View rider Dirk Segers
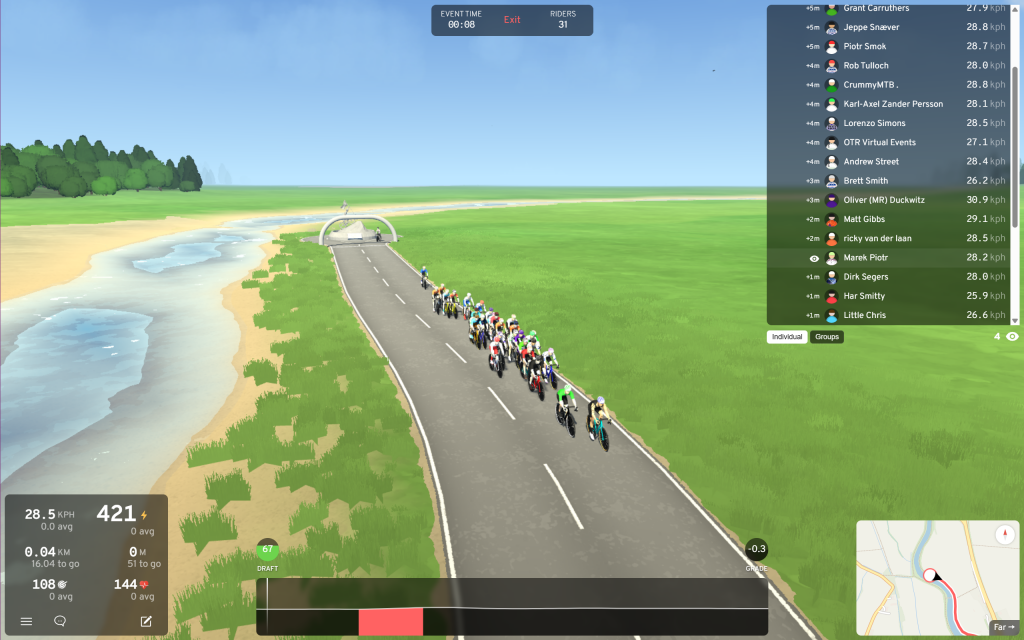This screenshot has height=640, width=1024. (866, 277)
